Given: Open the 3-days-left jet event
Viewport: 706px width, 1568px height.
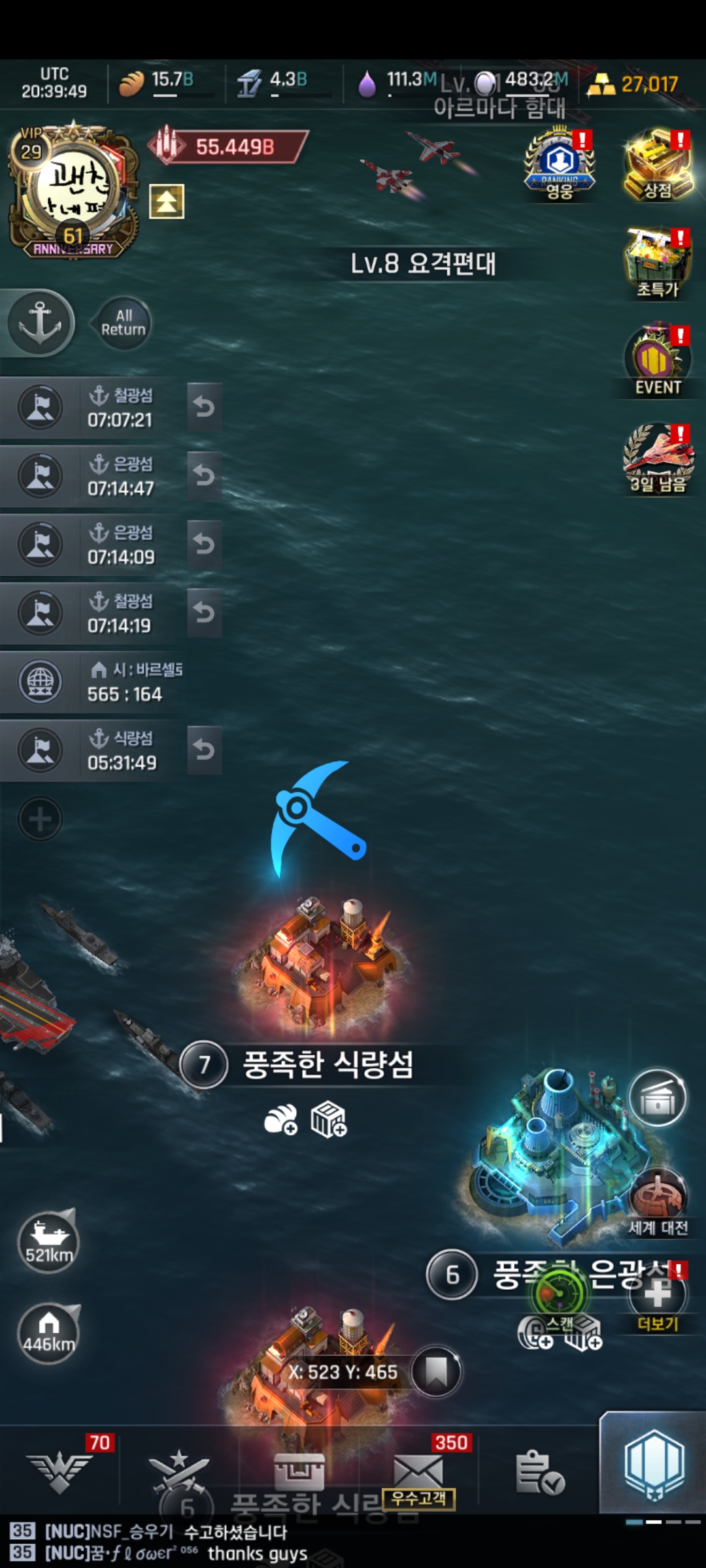Looking at the screenshot, I should pos(658,457).
